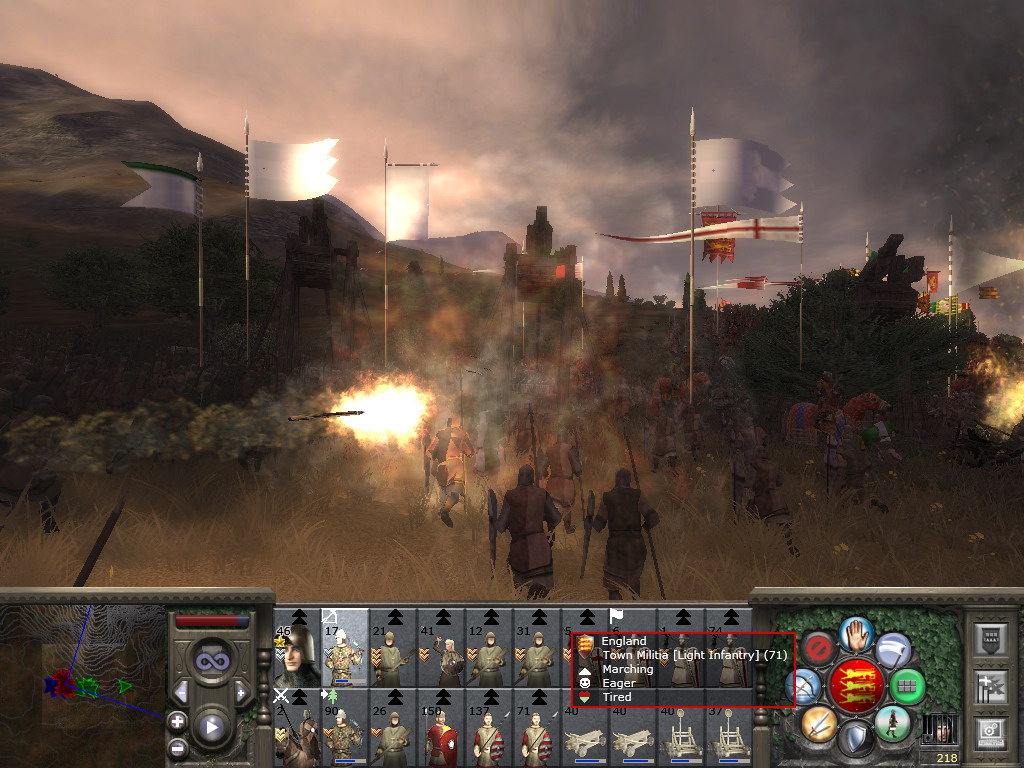Viewport: 1024px width, 768px height.
Task: Pick the unit card with 41 soldiers
Action: pyautogui.click(x=441, y=649)
